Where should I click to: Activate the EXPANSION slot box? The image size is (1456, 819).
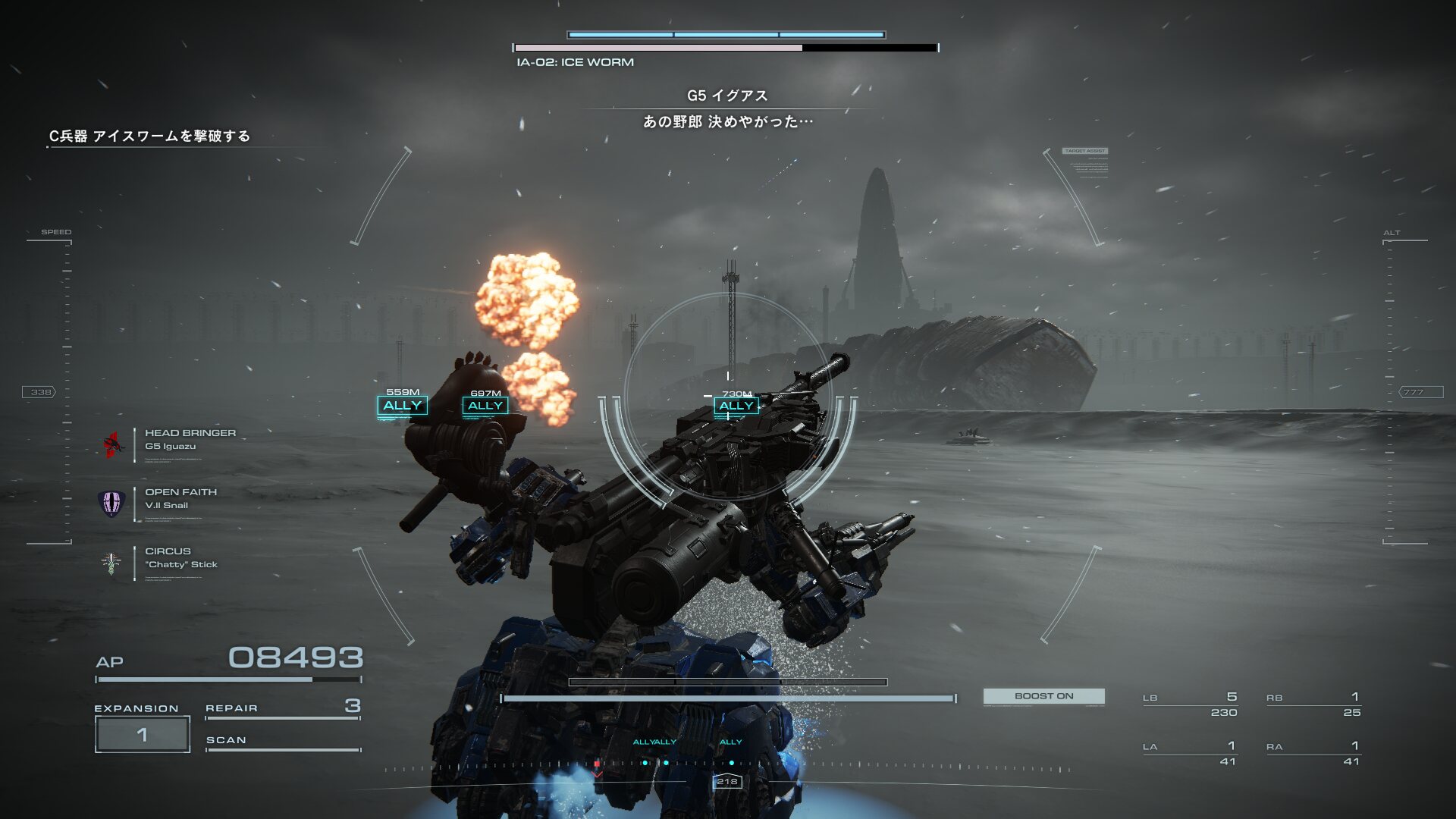143,734
